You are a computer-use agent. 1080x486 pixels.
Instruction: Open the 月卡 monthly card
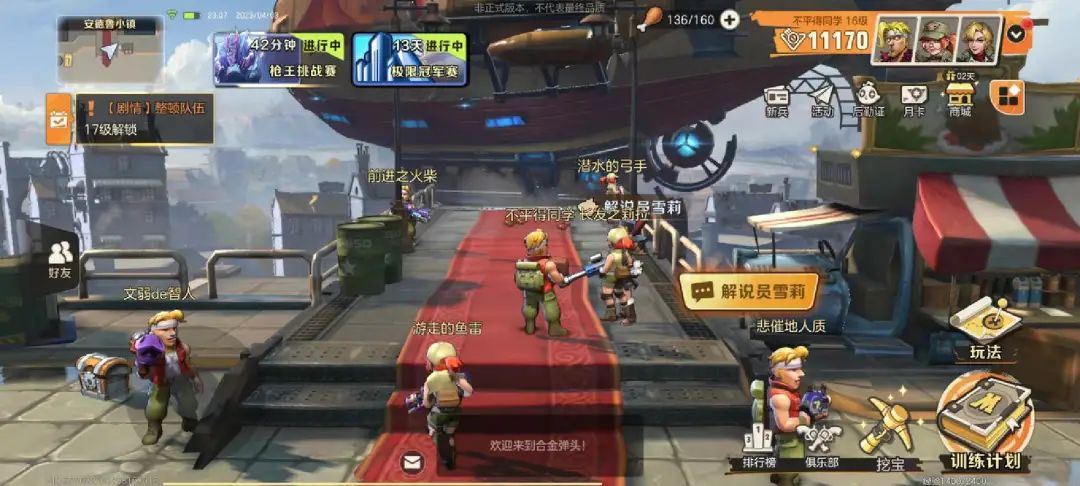914,100
